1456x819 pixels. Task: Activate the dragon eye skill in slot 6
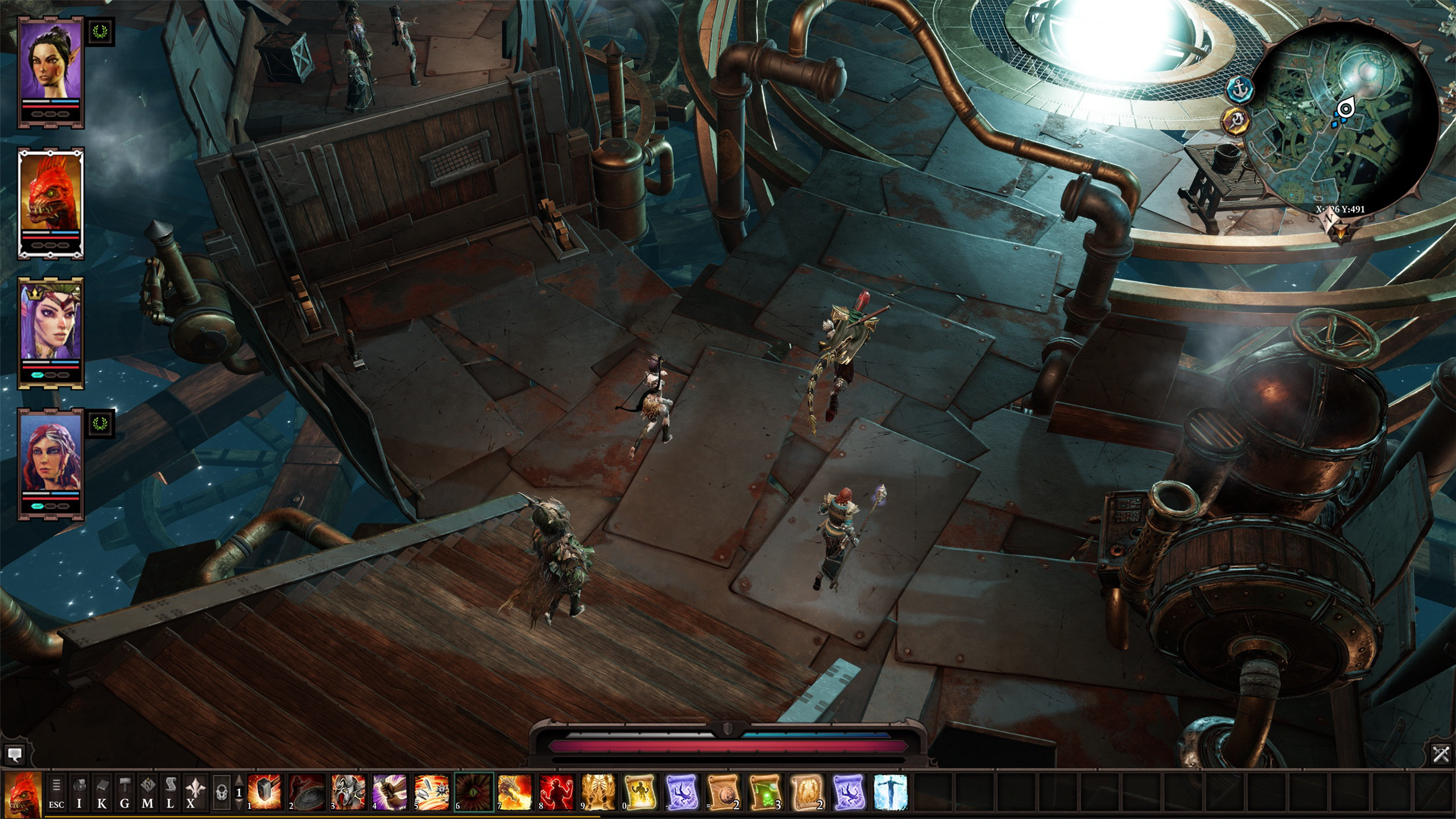(473, 792)
